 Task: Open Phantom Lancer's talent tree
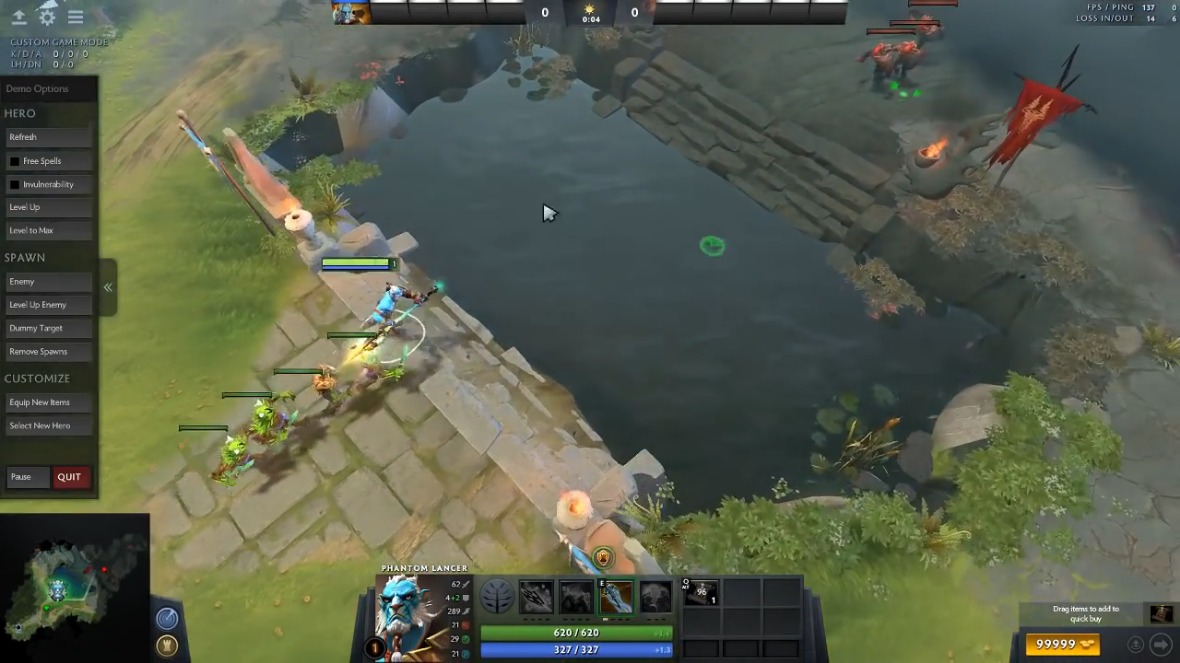497,597
